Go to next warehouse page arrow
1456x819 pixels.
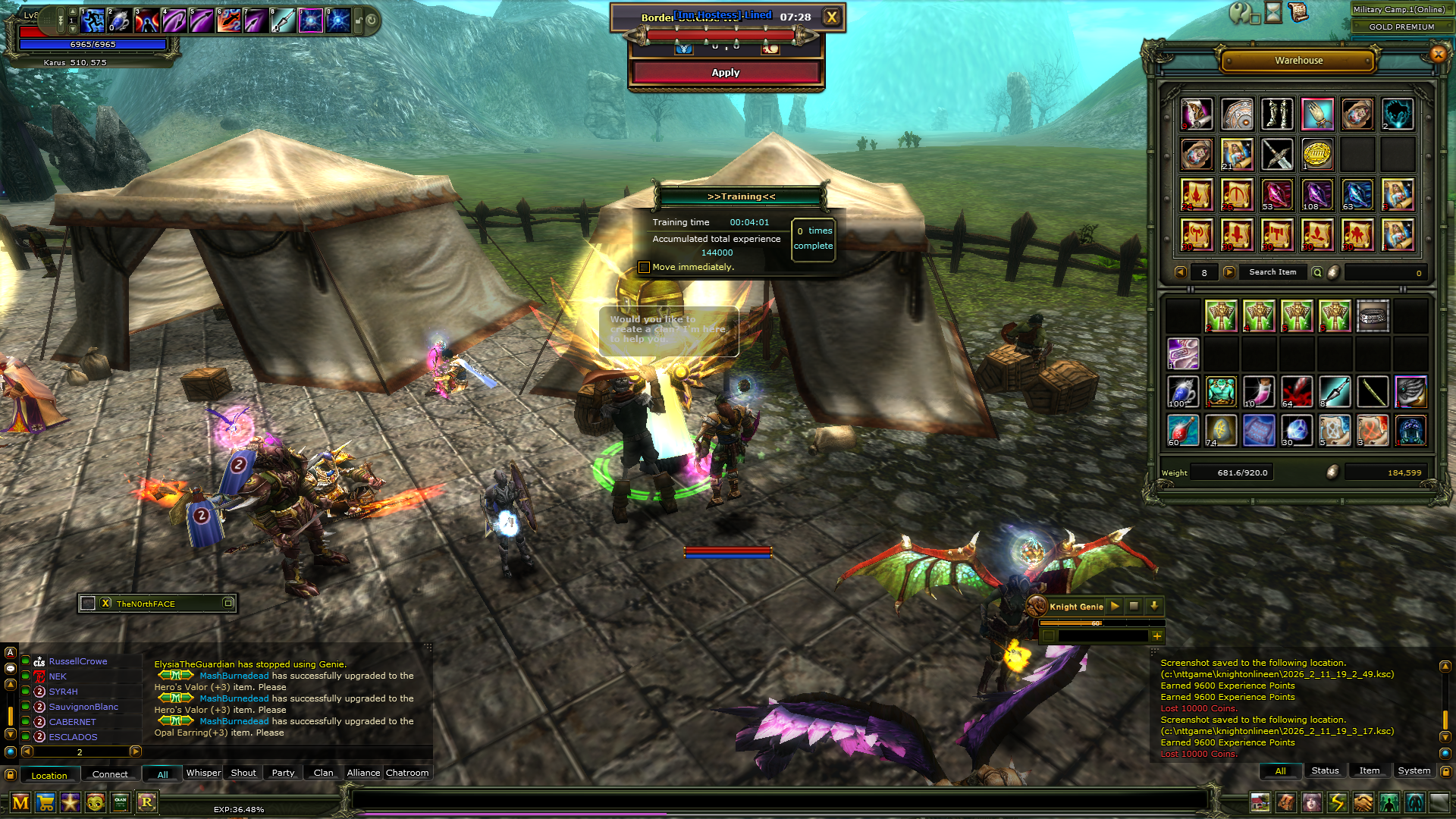(1229, 272)
